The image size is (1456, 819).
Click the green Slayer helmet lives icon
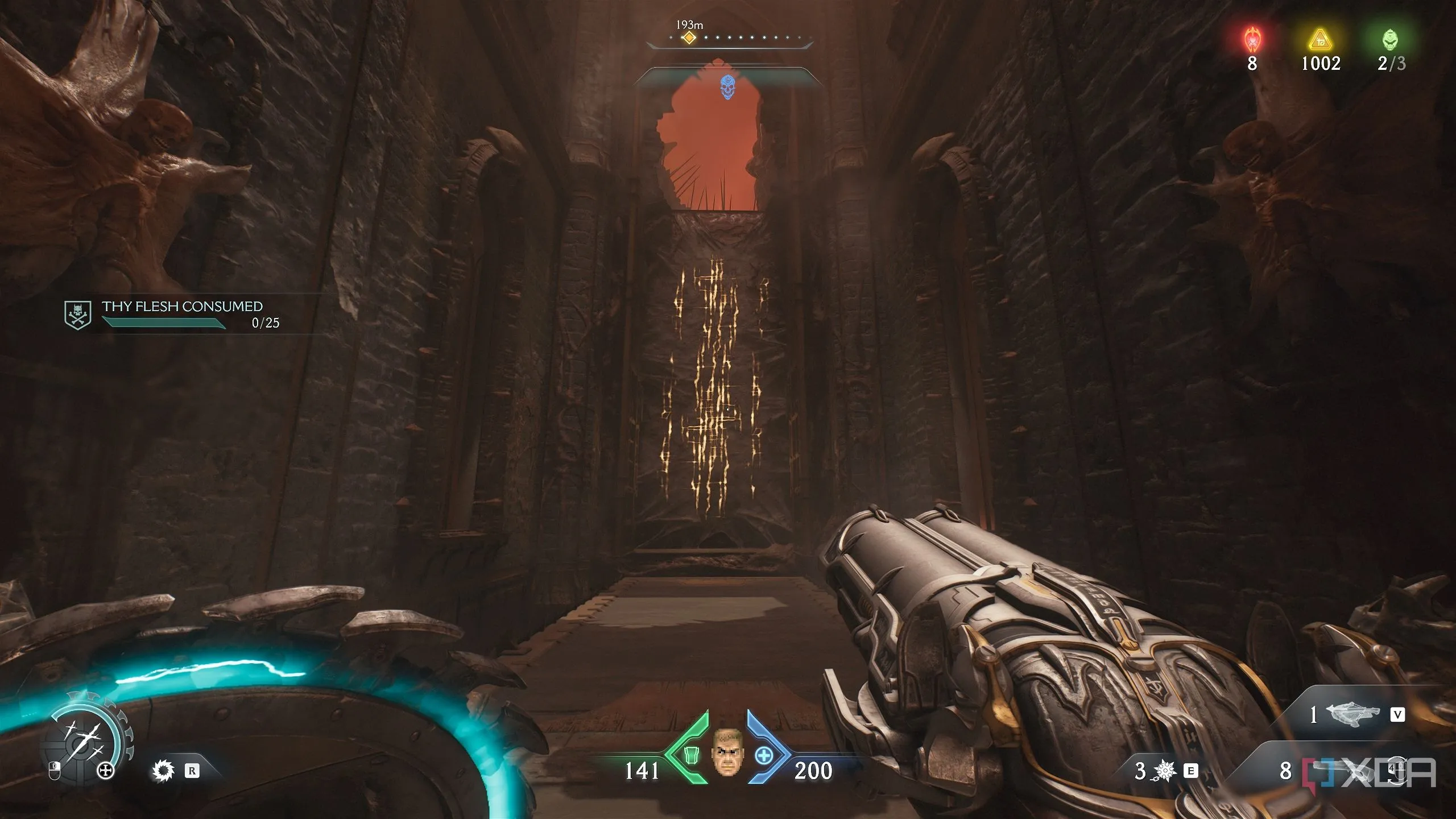coord(1390,40)
